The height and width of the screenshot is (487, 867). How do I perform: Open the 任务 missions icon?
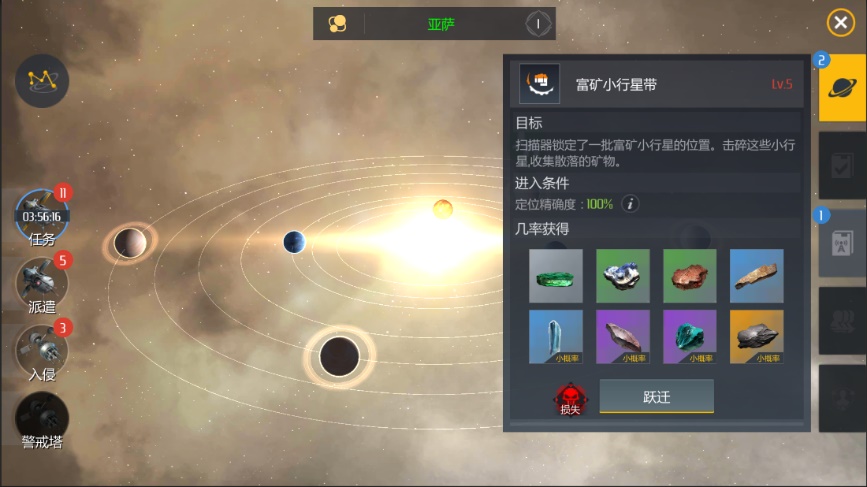point(42,216)
